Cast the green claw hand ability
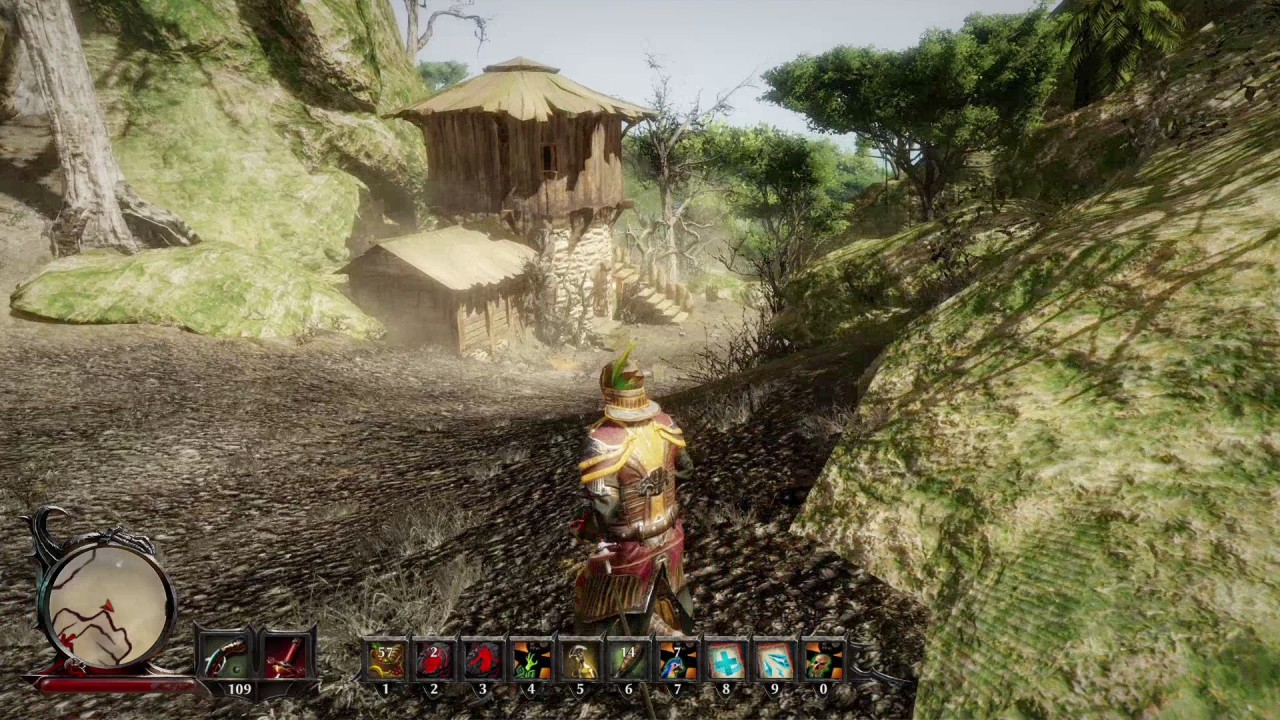 [x=531, y=661]
